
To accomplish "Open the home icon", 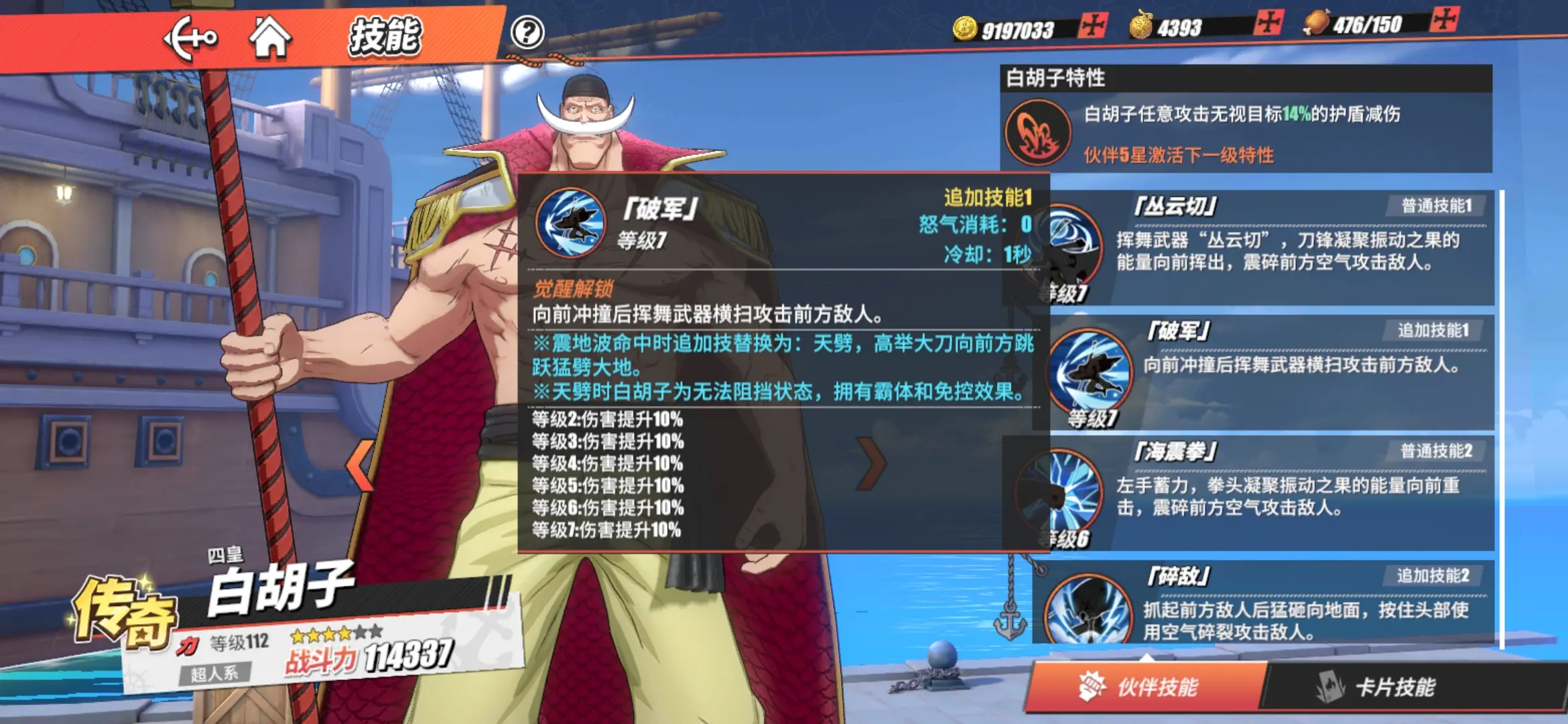I will [x=271, y=38].
